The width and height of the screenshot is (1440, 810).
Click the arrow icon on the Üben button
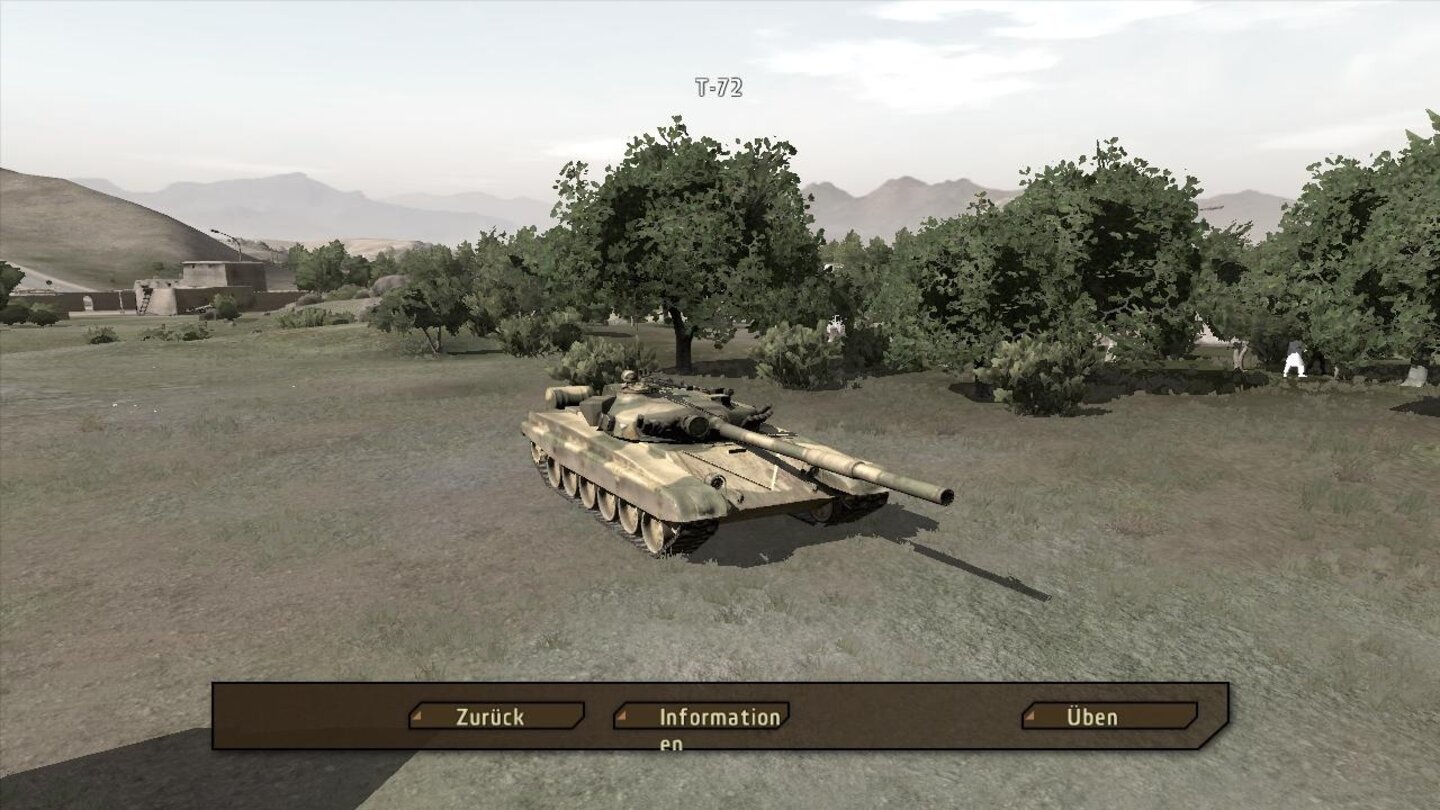(x=1029, y=717)
